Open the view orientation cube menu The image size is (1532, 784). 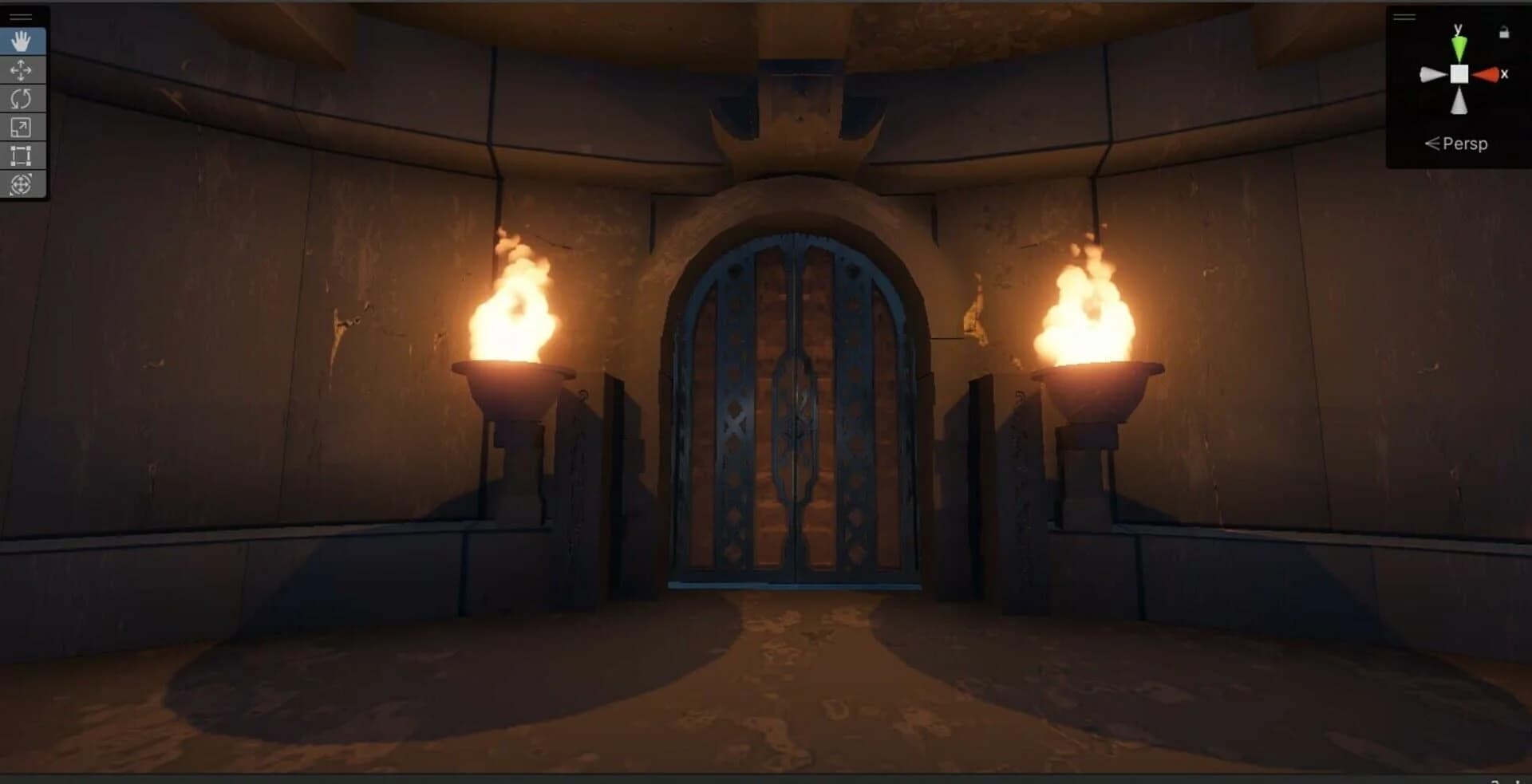1460,73
